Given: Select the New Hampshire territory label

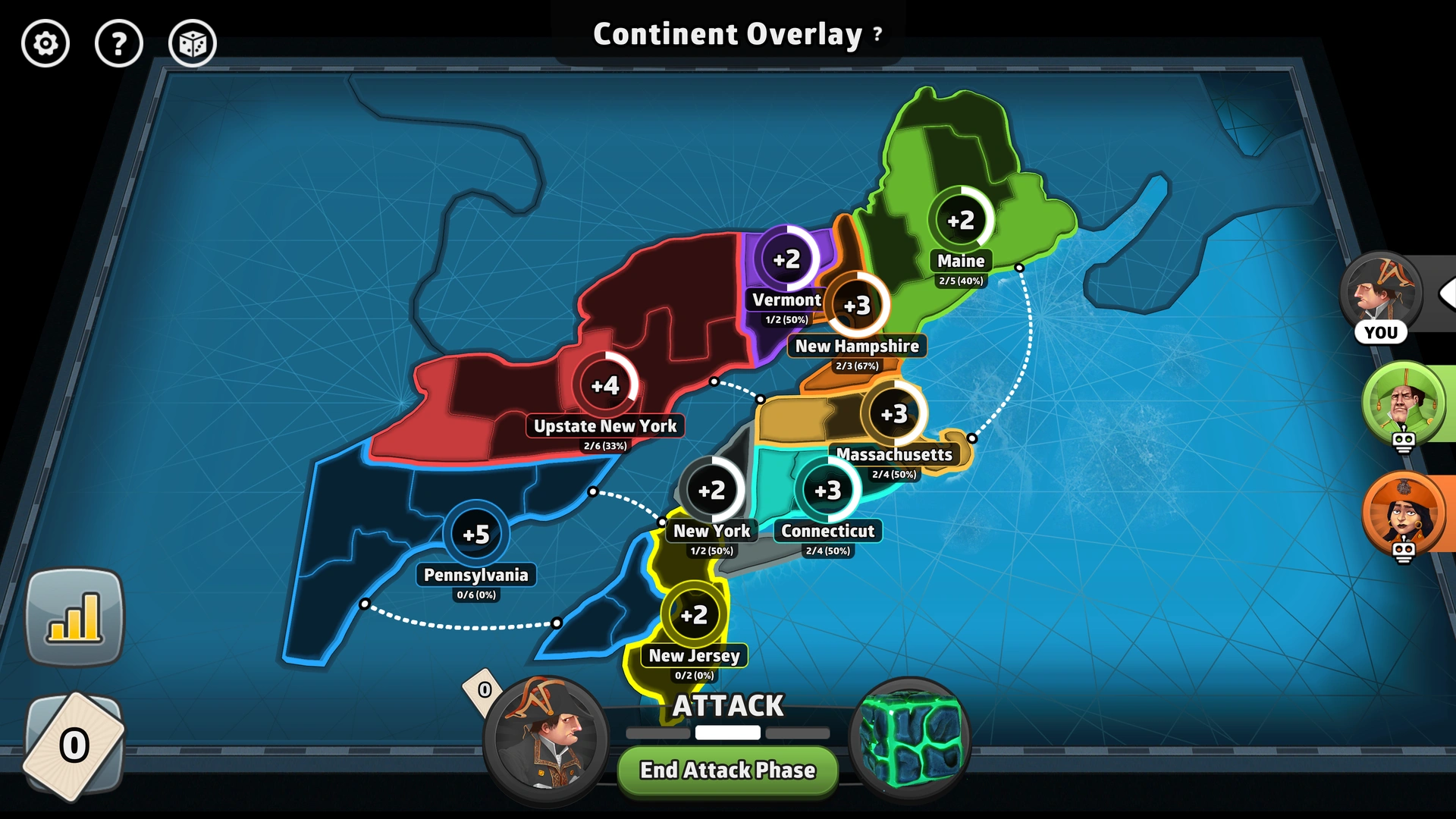Looking at the screenshot, I should click(858, 346).
